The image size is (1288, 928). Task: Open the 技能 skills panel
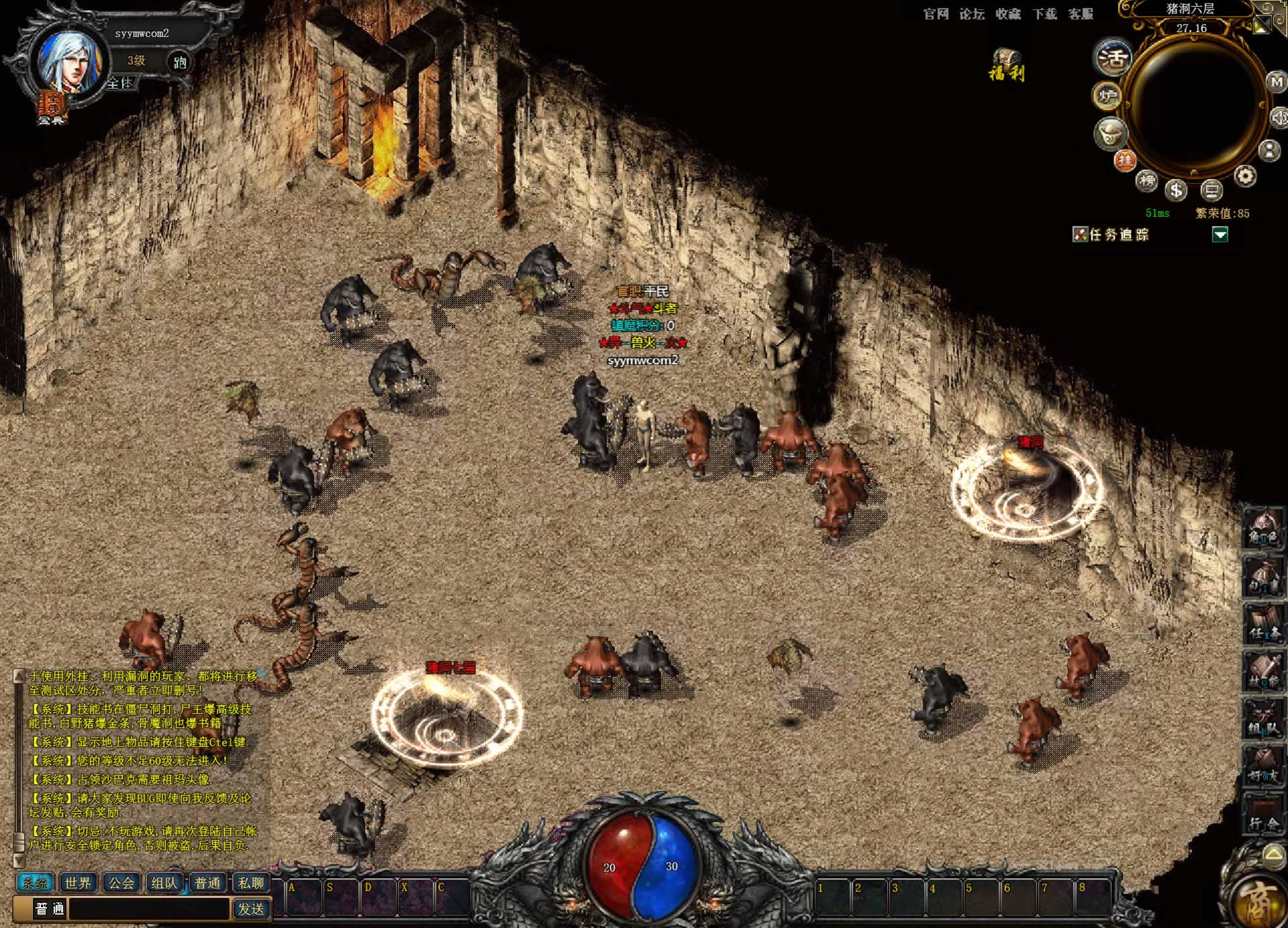(x=1263, y=672)
